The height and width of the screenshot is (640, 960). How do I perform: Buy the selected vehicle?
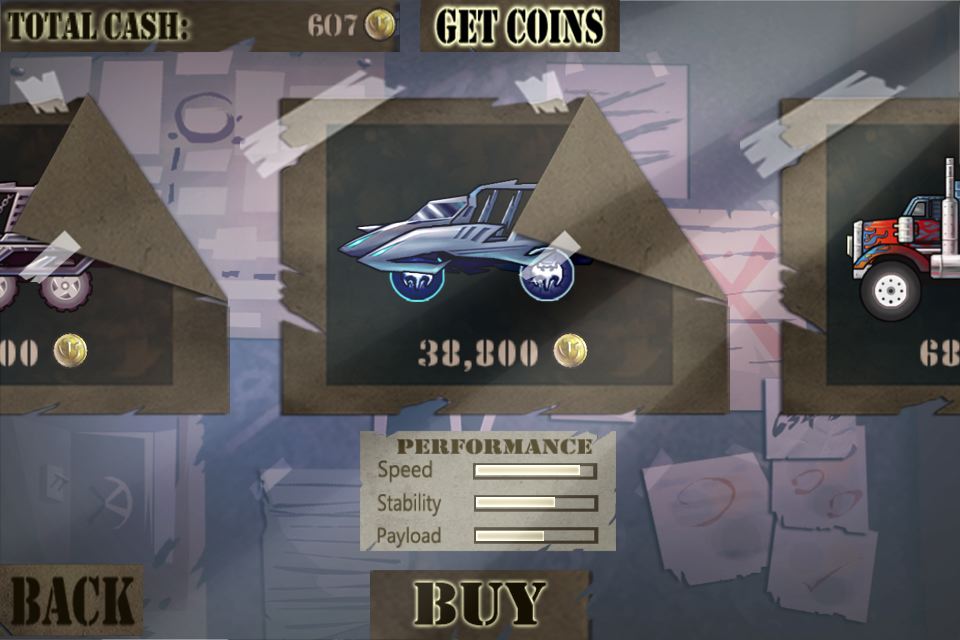pyautogui.click(x=480, y=604)
